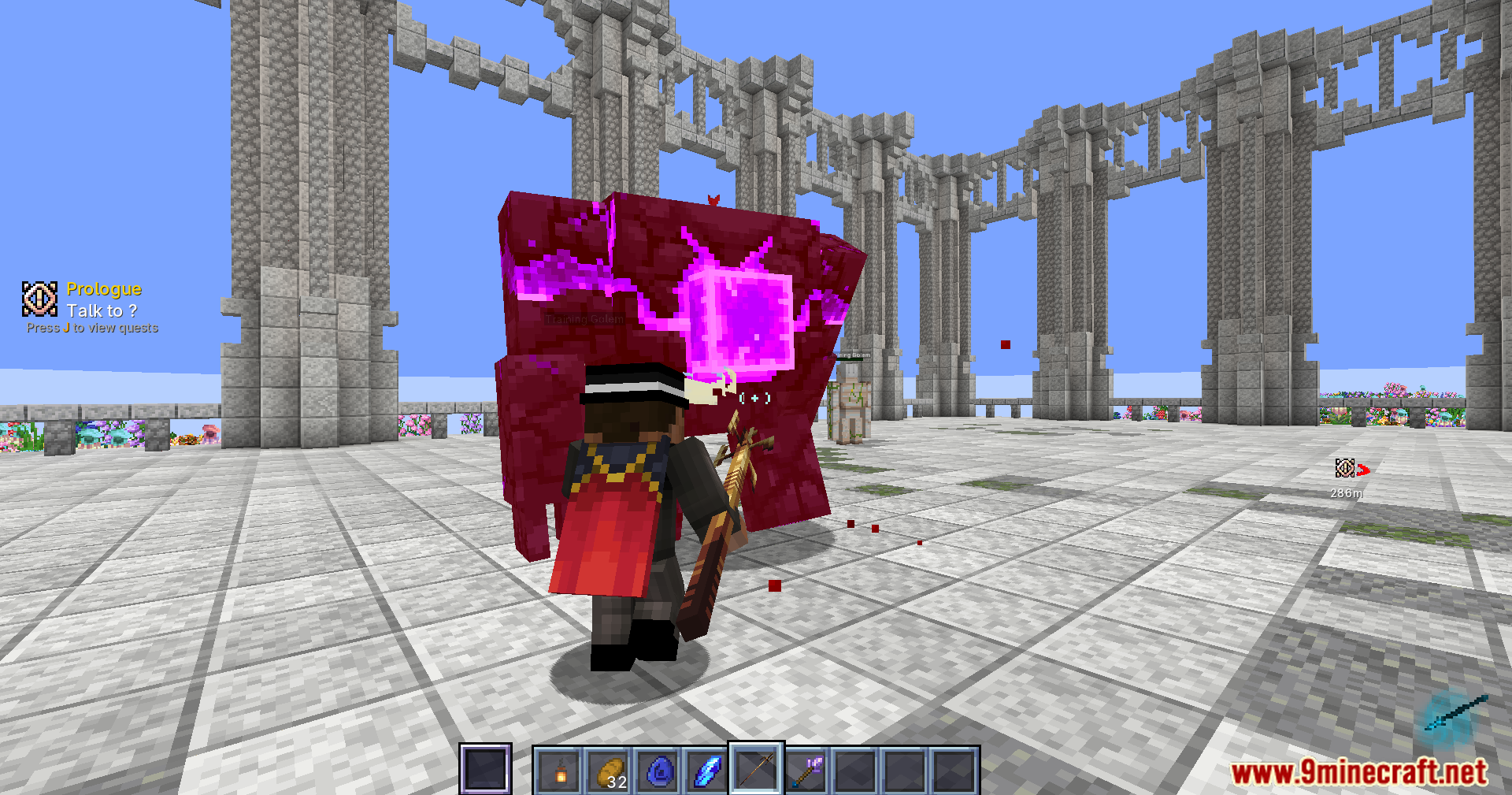Click the 286m distance label
1512x795 pixels.
tap(1346, 494)
